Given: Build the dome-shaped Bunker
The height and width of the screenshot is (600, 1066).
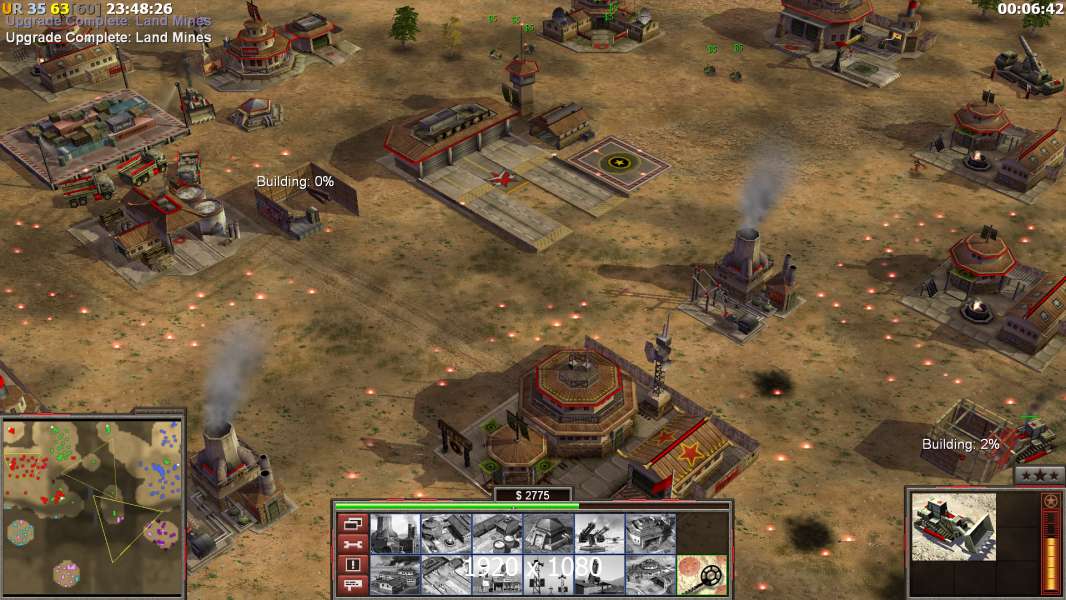Looking at the screenshot, I should [547, 534].
